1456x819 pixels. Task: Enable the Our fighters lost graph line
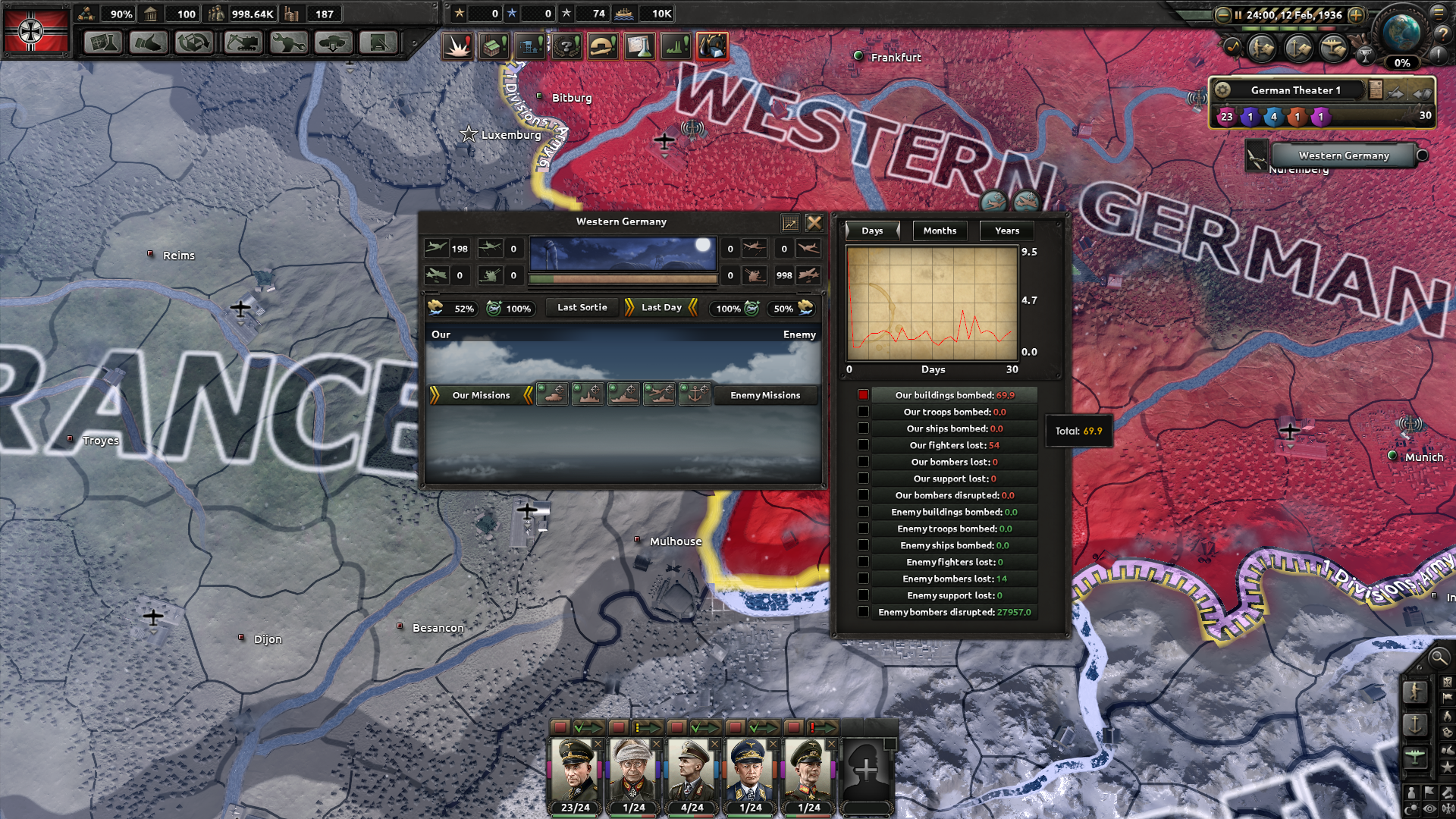coord(864,444)
